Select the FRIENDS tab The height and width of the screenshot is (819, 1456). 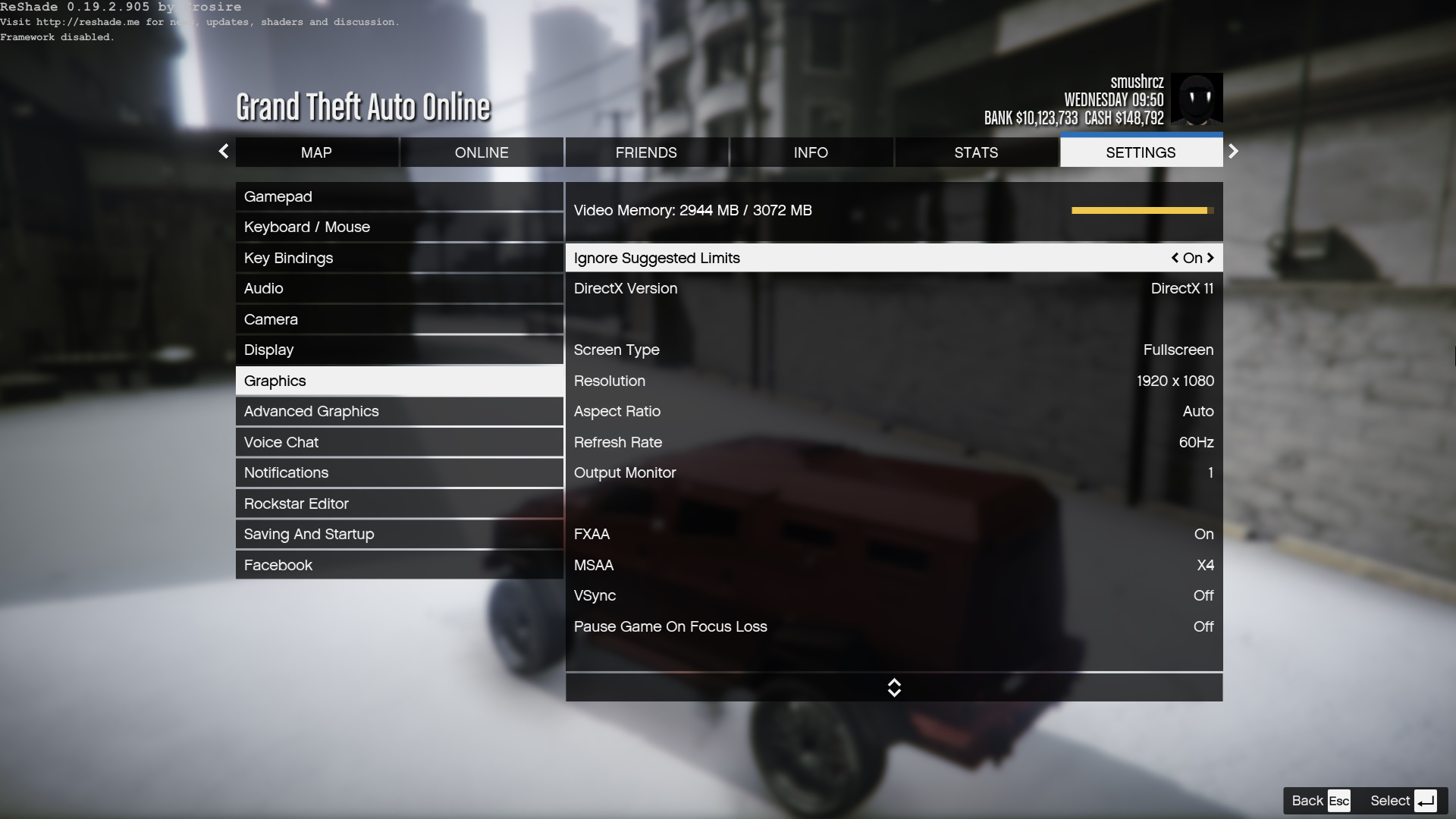pyautogui.click(x=646, y=152)
